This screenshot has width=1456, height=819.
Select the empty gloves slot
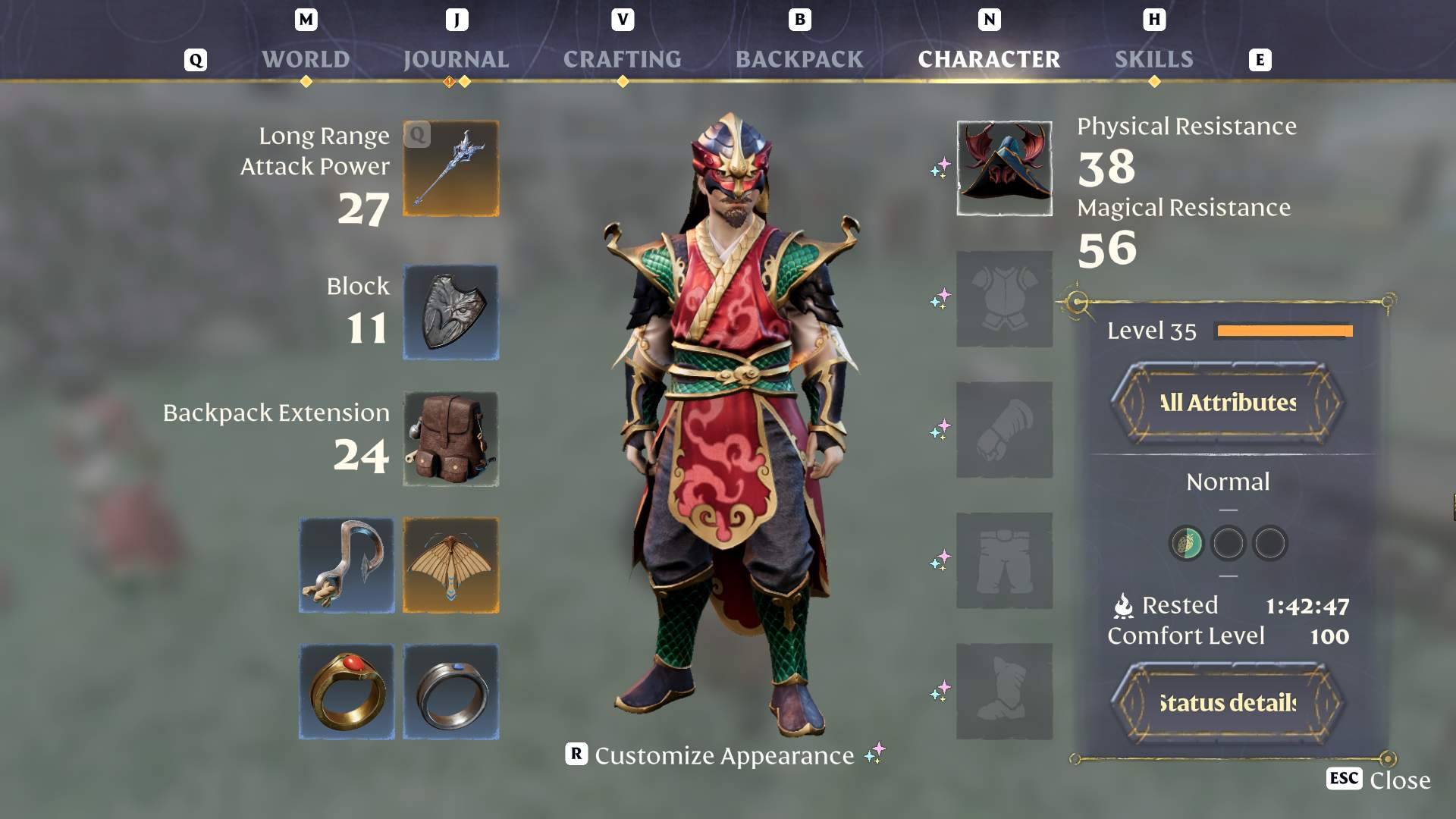click(1004, 430)
